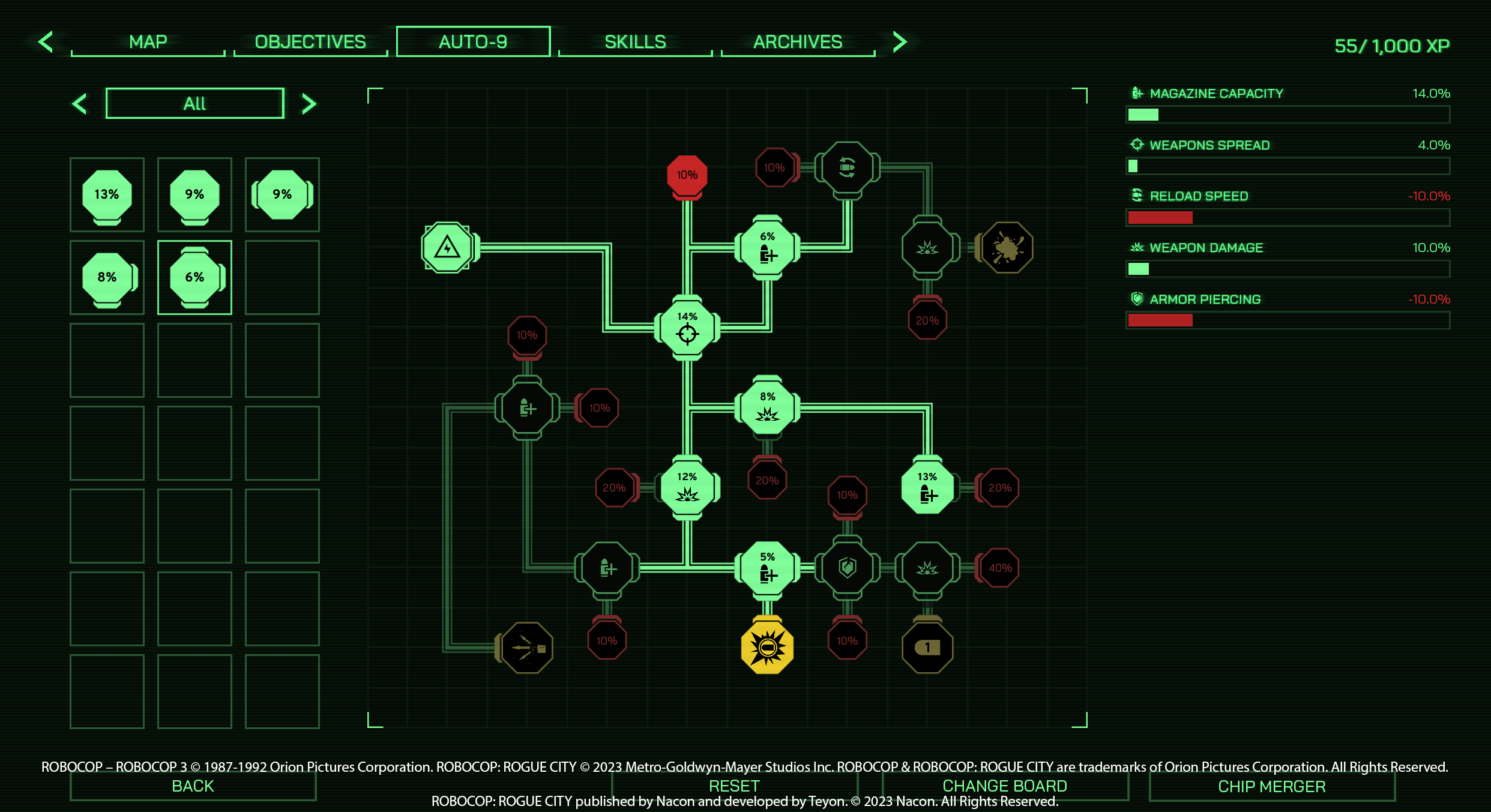The width and height of the screenshot is (1491, 812).
Task: Select the highlighted 6% inventory chip
Action: click(194, 277)
